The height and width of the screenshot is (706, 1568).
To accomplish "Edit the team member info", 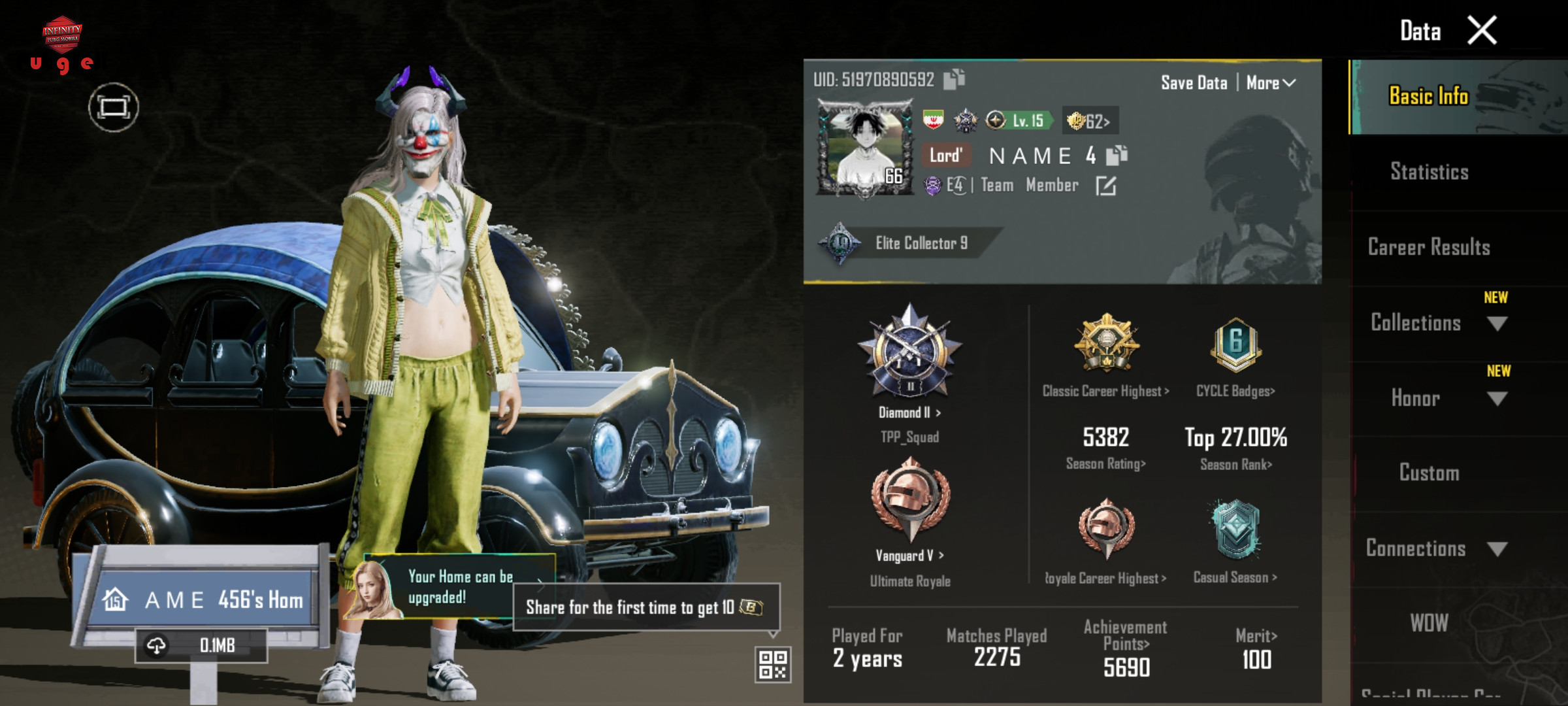I will pos(1105,186).
